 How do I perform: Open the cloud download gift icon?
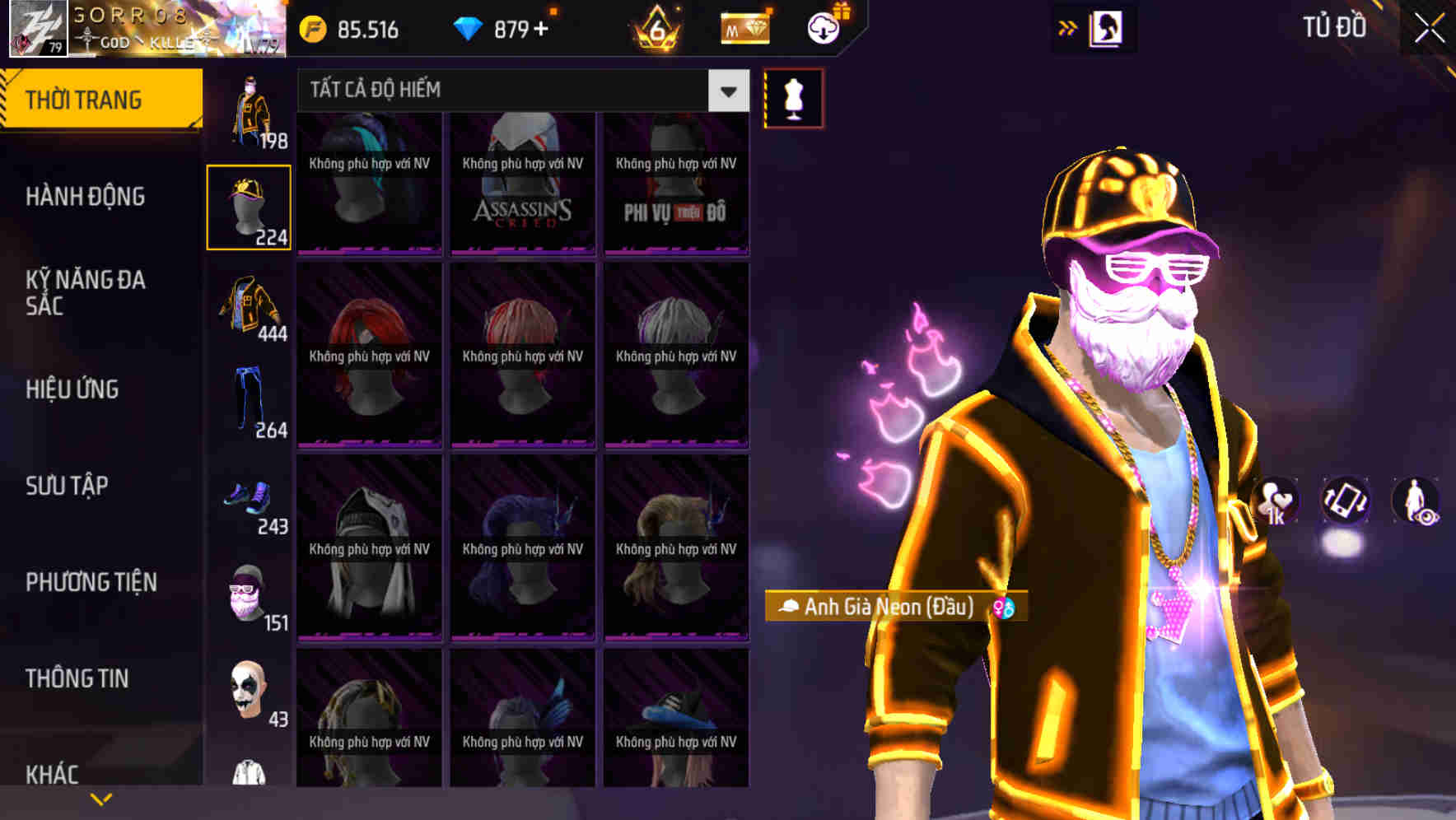click(823, 30)
